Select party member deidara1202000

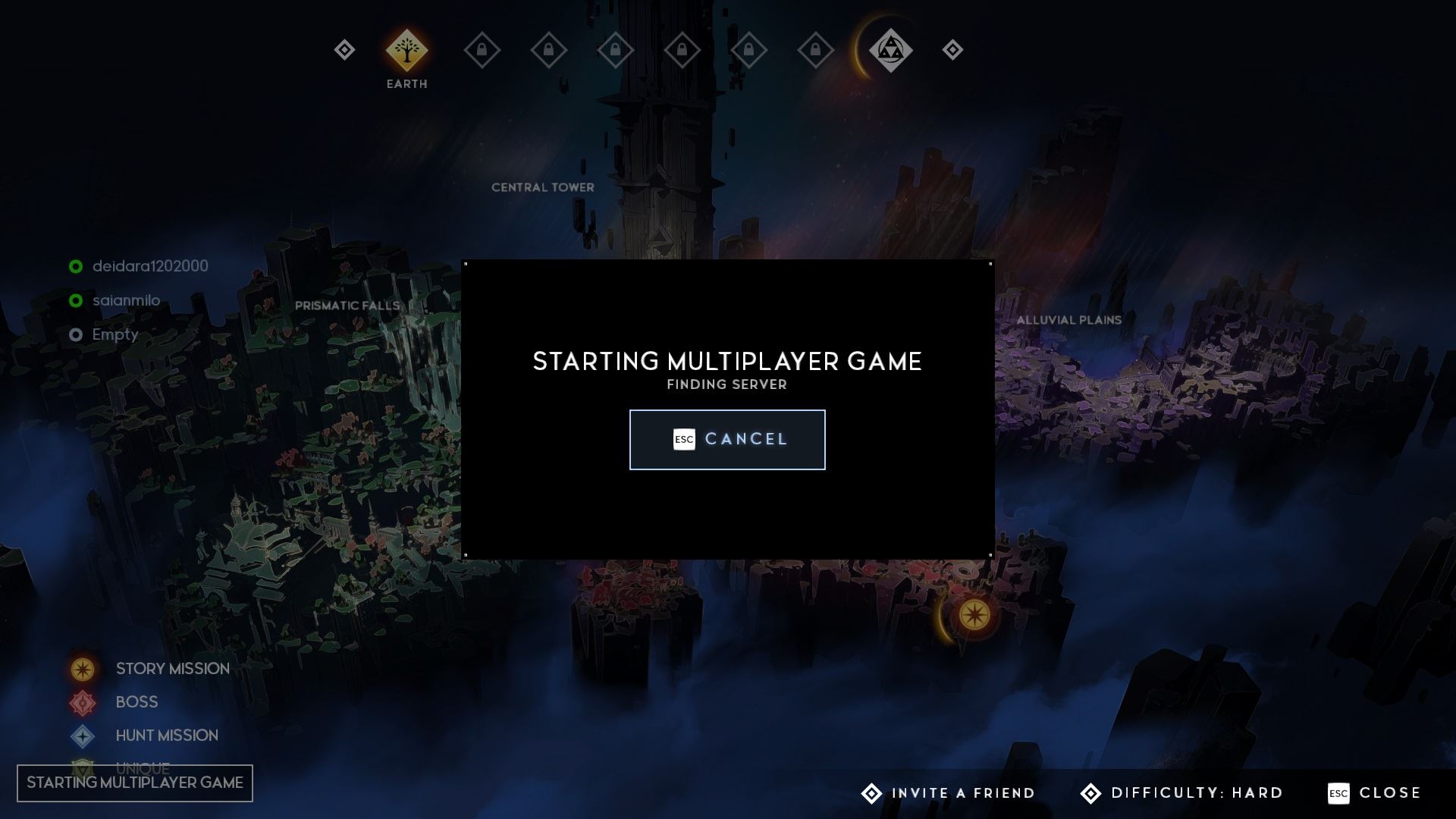[149, 266]
